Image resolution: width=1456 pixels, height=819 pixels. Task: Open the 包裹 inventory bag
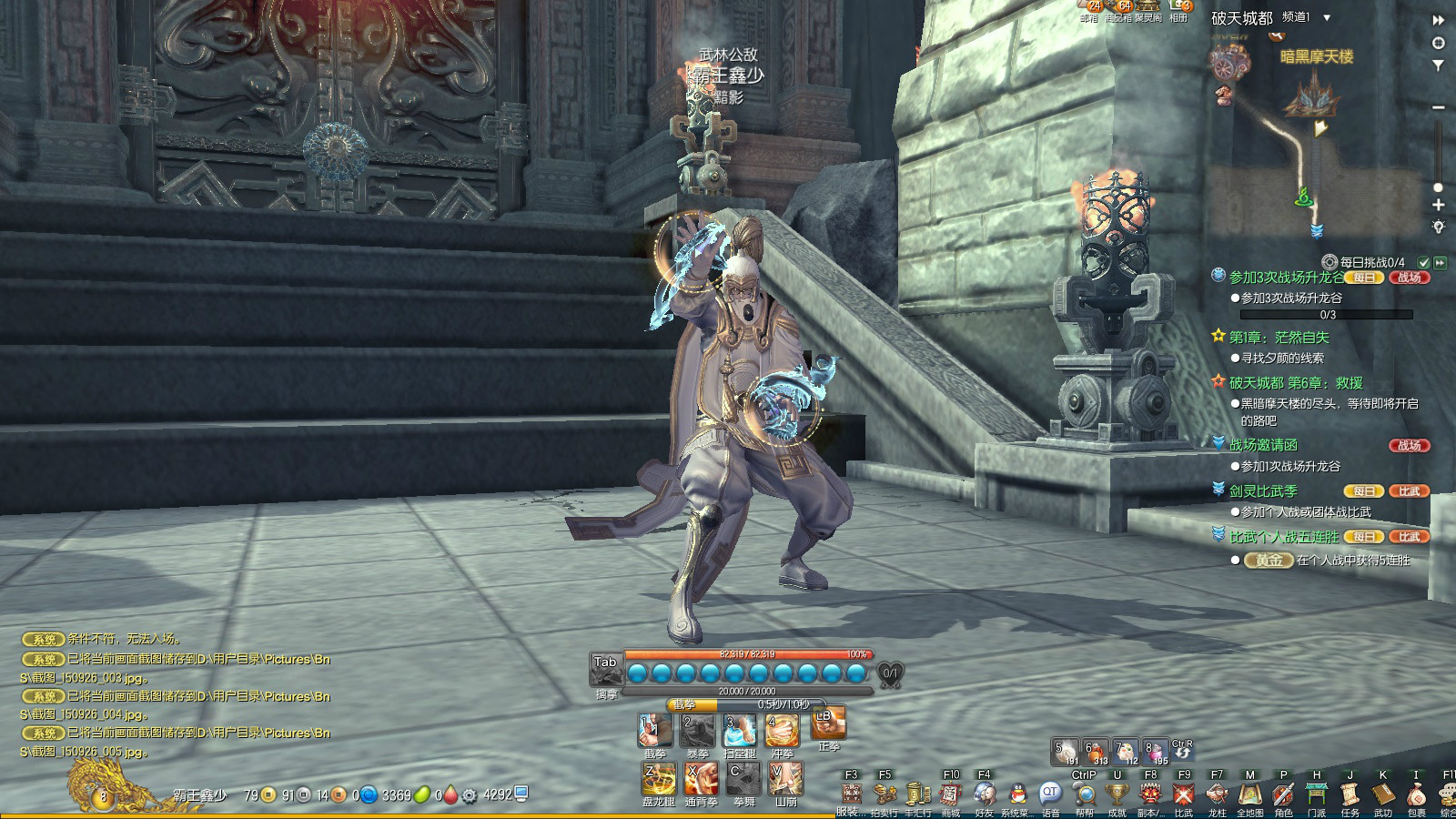pyautogui.click(x=1416, y=794)
